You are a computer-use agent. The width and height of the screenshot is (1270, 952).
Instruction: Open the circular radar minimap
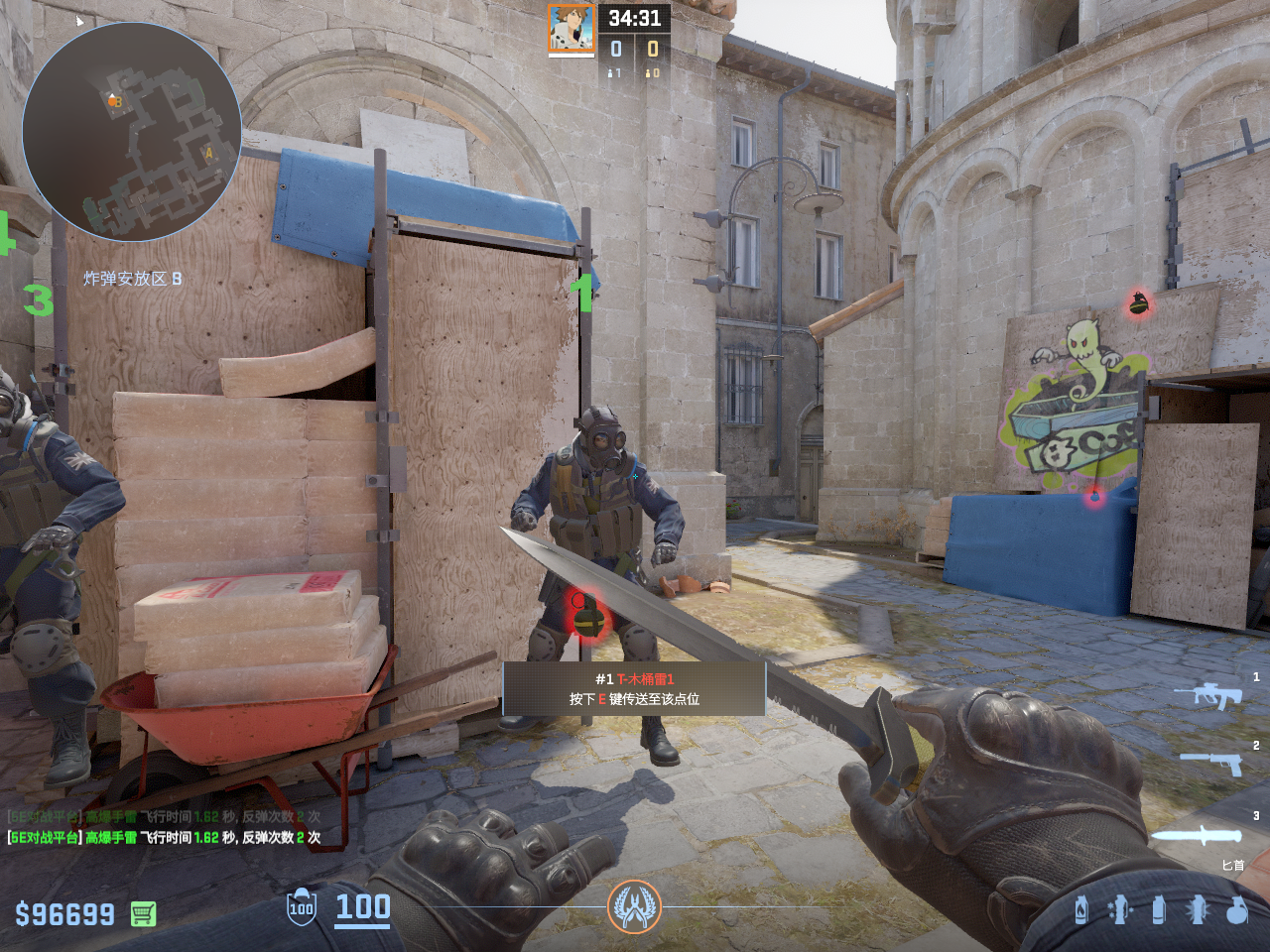(131, 131)
